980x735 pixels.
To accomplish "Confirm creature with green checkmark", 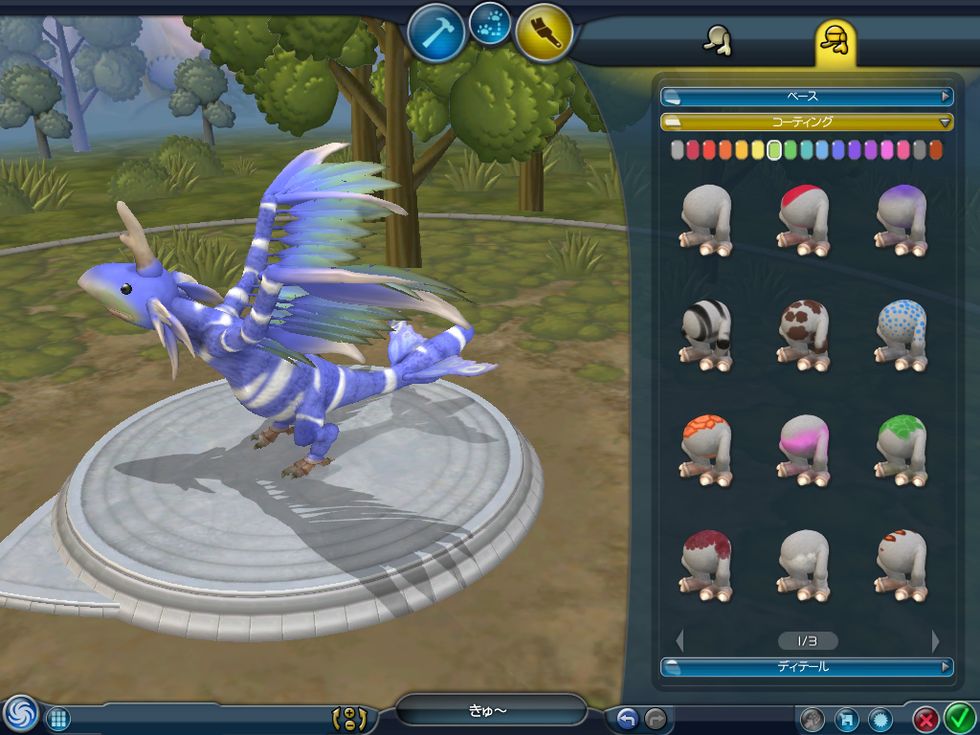I will click(960, 718).
